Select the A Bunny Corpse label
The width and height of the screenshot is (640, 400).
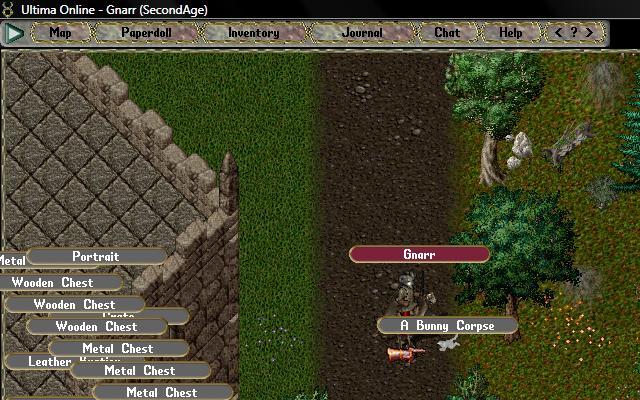pos(448,326)
